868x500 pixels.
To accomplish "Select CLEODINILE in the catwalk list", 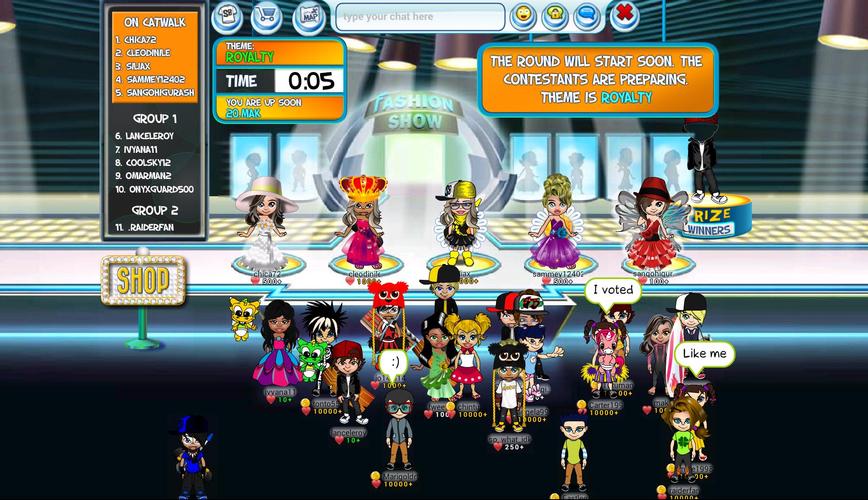I will pos(144,53).
